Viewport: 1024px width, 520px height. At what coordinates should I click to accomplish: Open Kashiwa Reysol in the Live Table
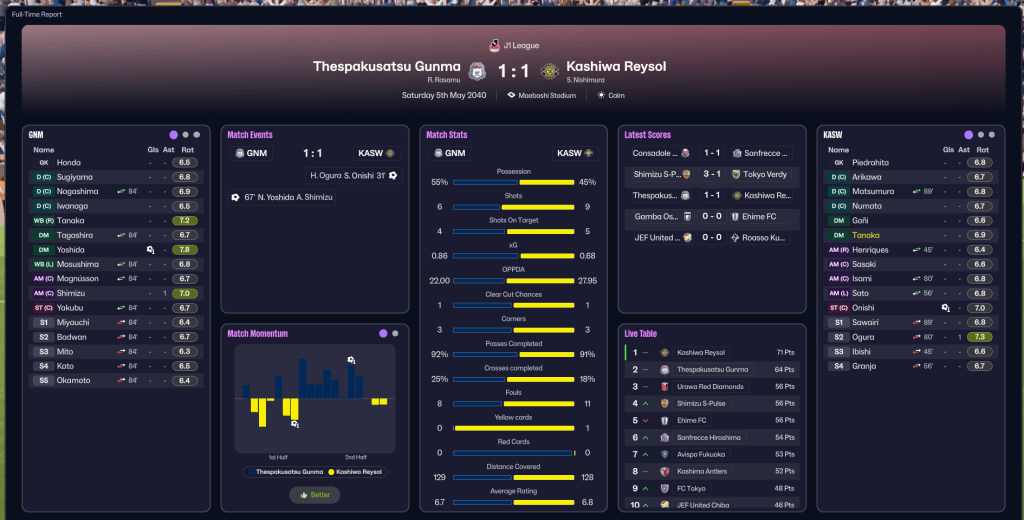point(701,353)
